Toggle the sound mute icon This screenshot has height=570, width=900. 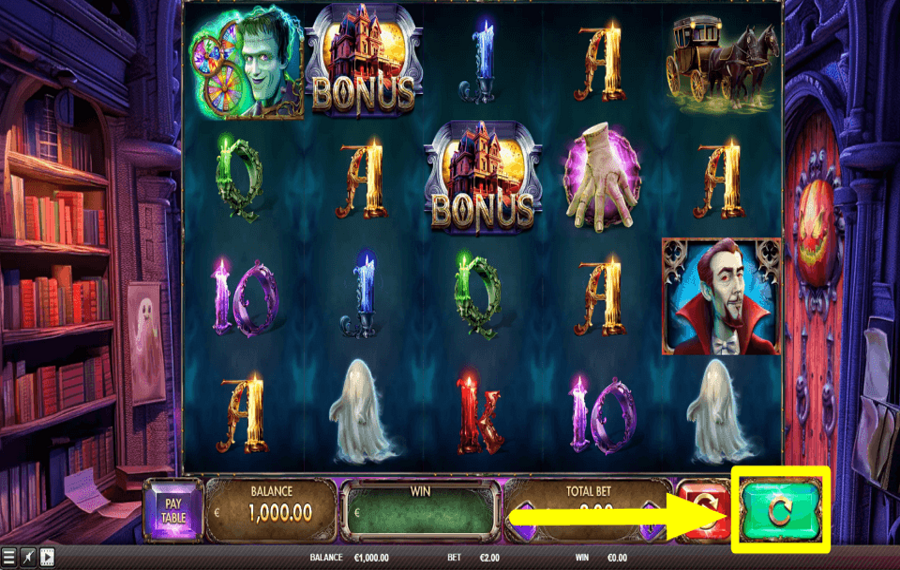point(28,558)
